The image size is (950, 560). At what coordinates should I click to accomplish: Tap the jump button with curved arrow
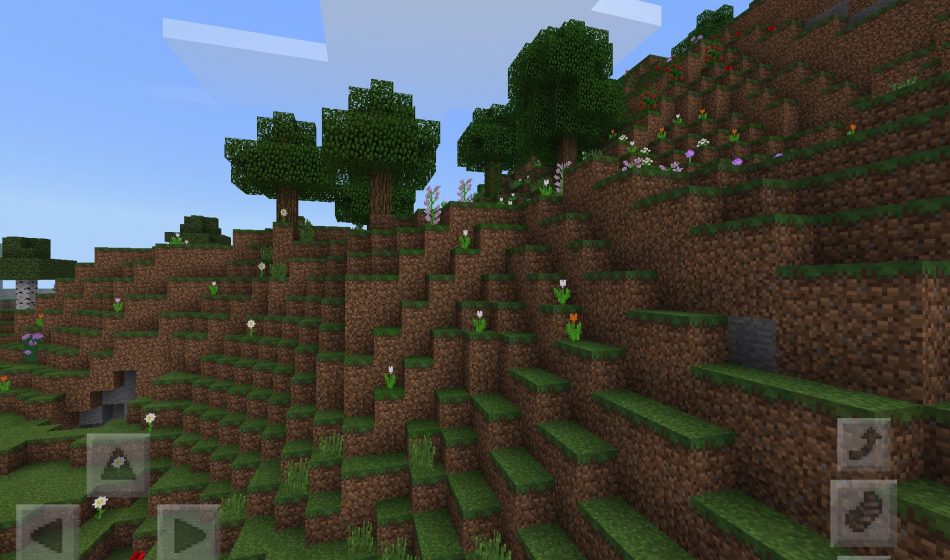pos(863,444)
